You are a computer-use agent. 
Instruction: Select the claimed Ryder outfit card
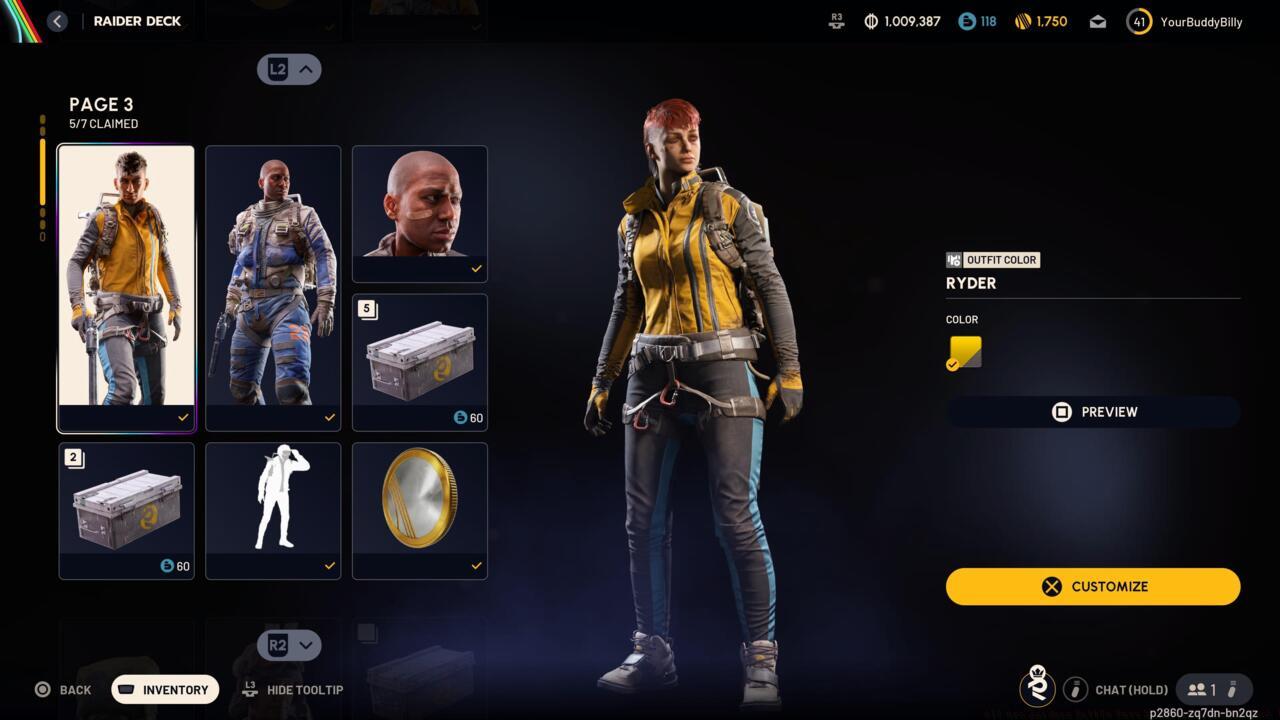pos(126,287)
